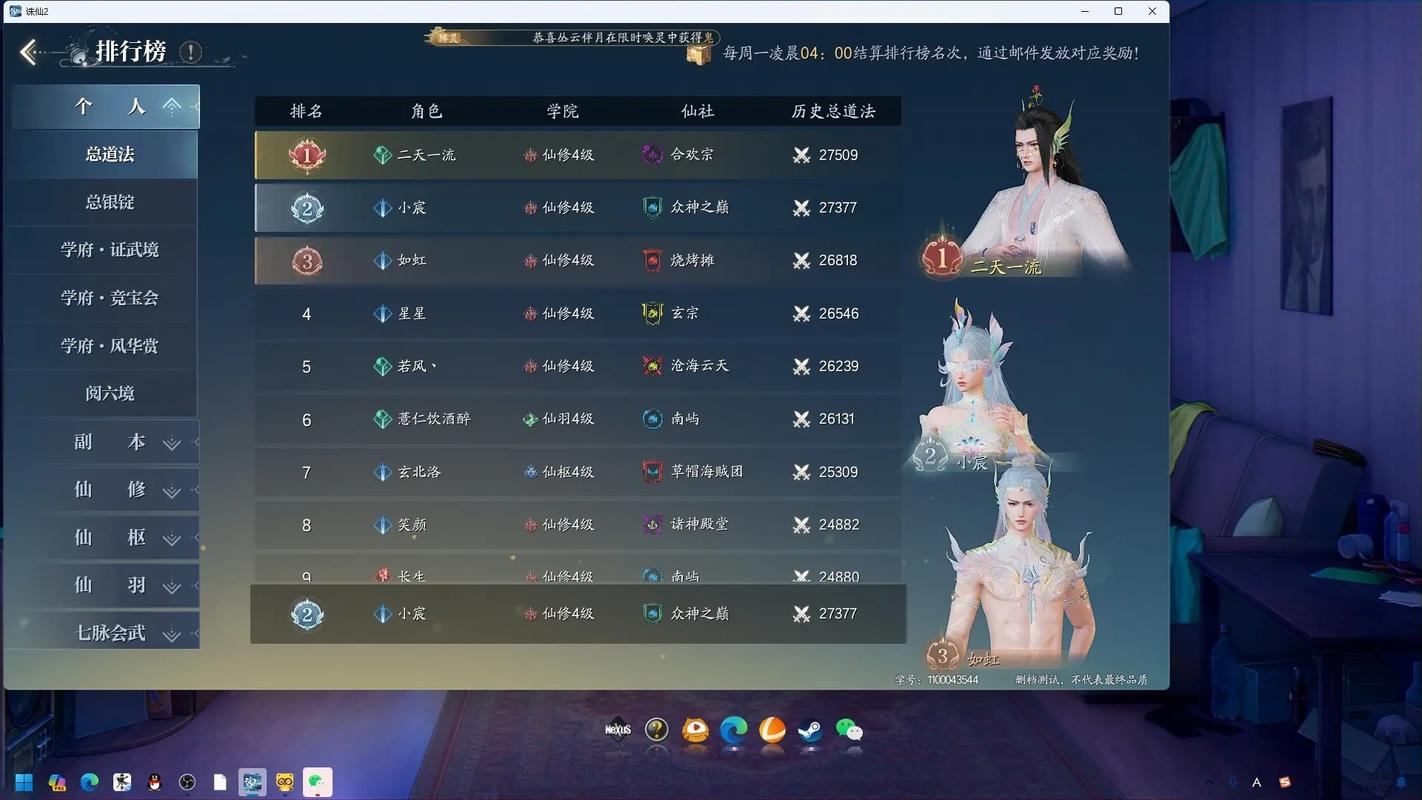Click the 草帽海贼团 guild icon in rank 7 row
The width and height of the screenshot is (1422, 800).
(654, 471)
